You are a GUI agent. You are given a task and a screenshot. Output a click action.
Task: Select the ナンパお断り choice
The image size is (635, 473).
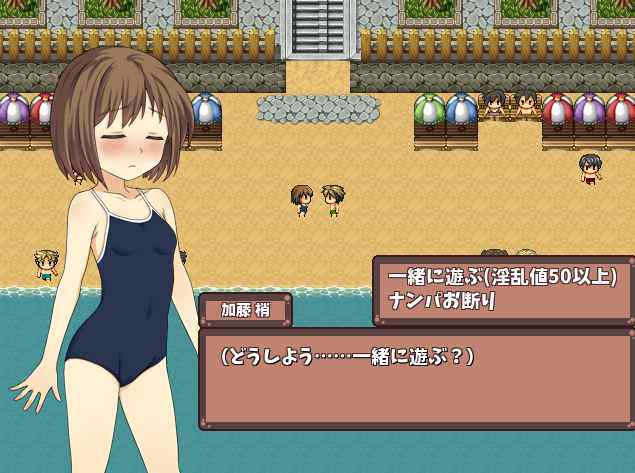tap(442, 300)
